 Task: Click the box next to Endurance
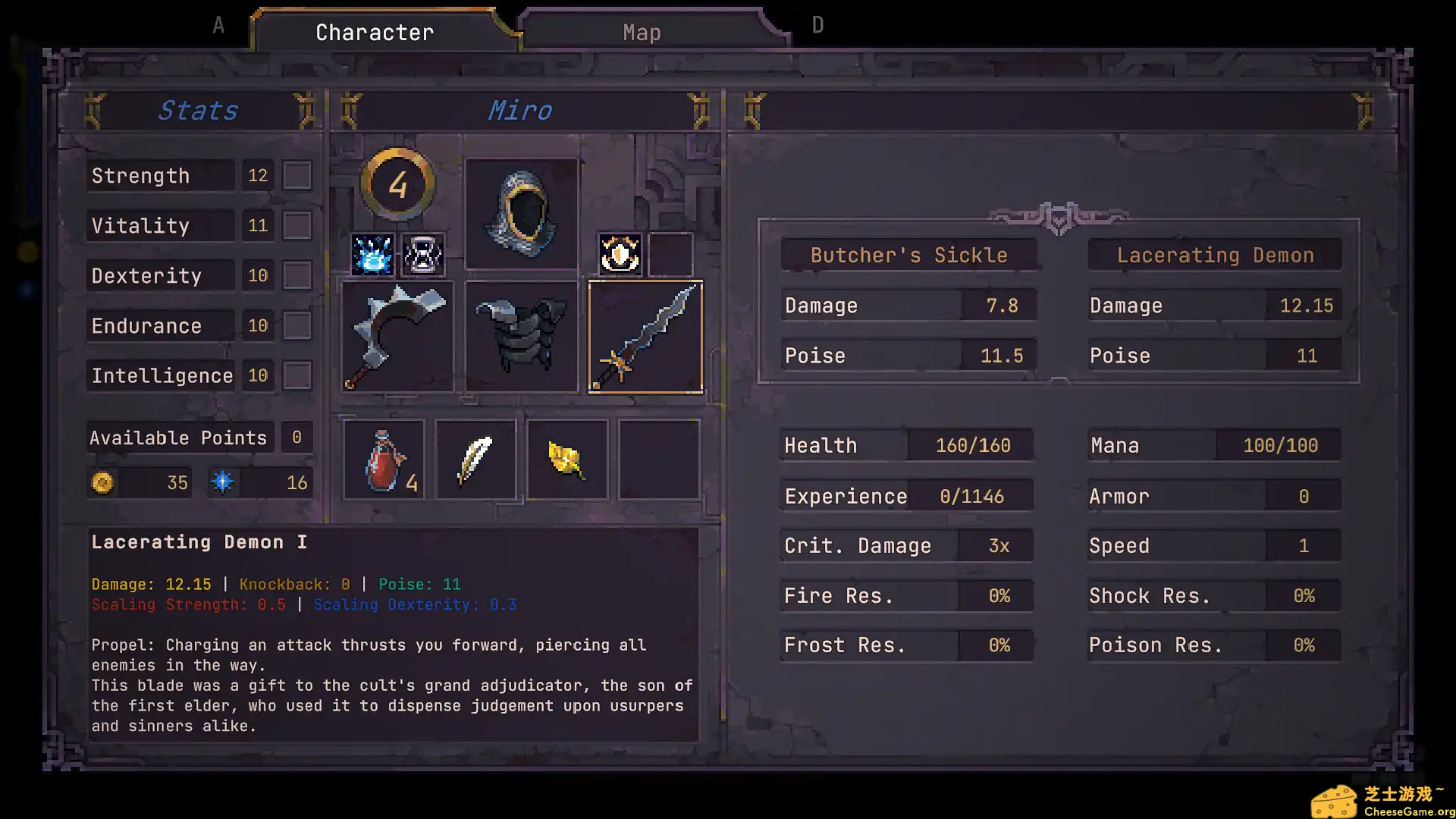(x=297, y=326)
